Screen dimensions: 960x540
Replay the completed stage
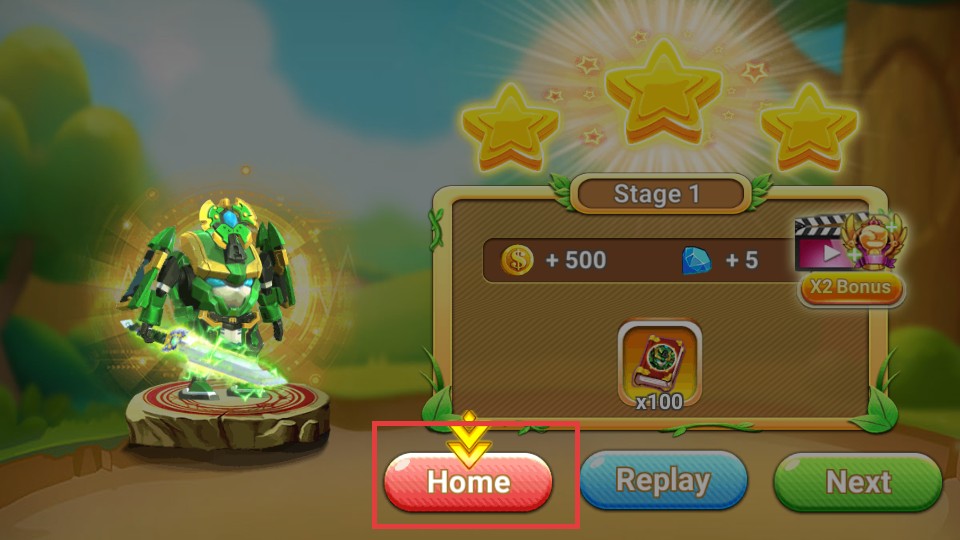[x=663, y=482]
